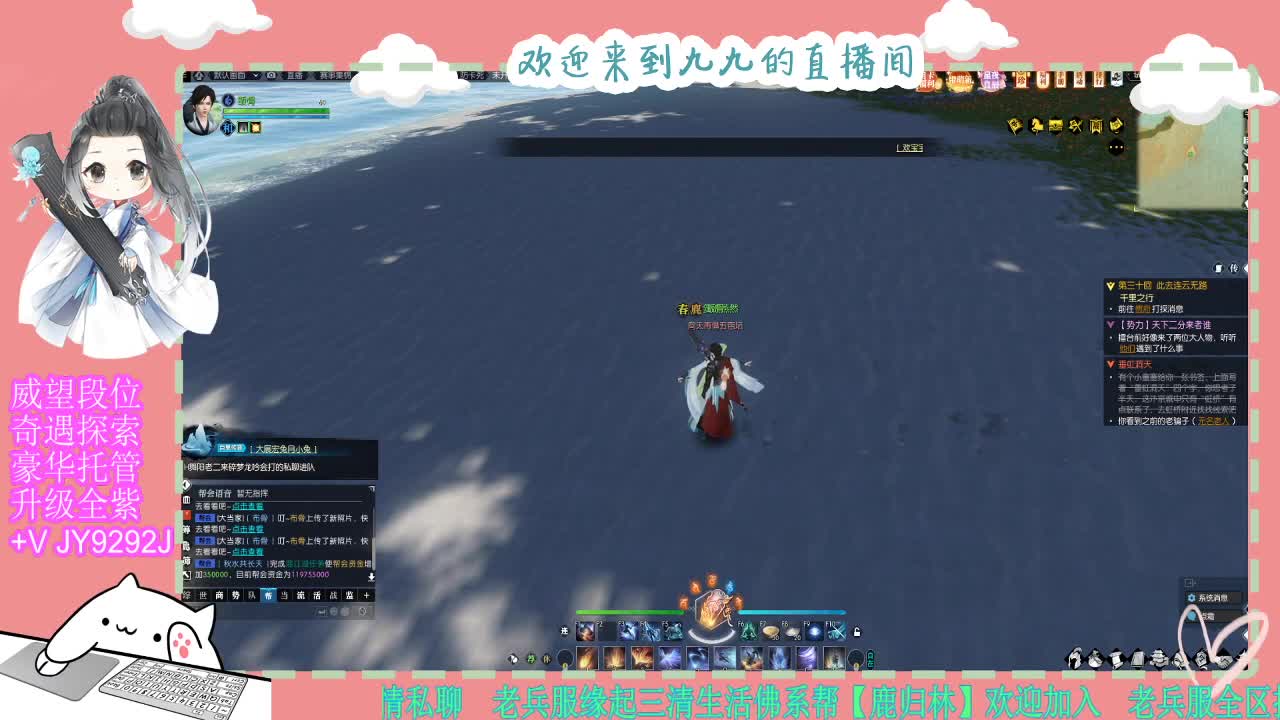This screenshot has height=720, width=1280.
Task: Toggle the skill bar lock padlock icon
Action: [857, 632]
